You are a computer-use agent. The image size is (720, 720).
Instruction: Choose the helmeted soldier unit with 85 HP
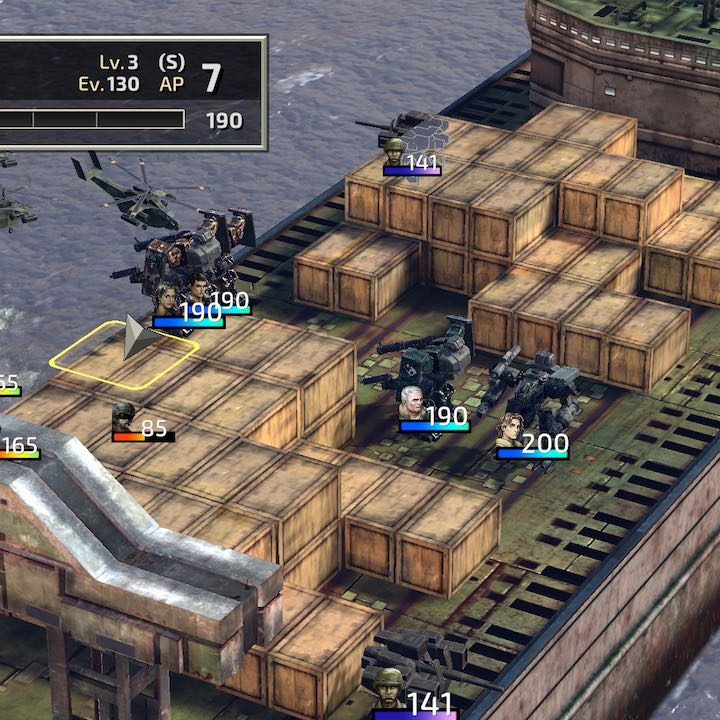(125, 417)
